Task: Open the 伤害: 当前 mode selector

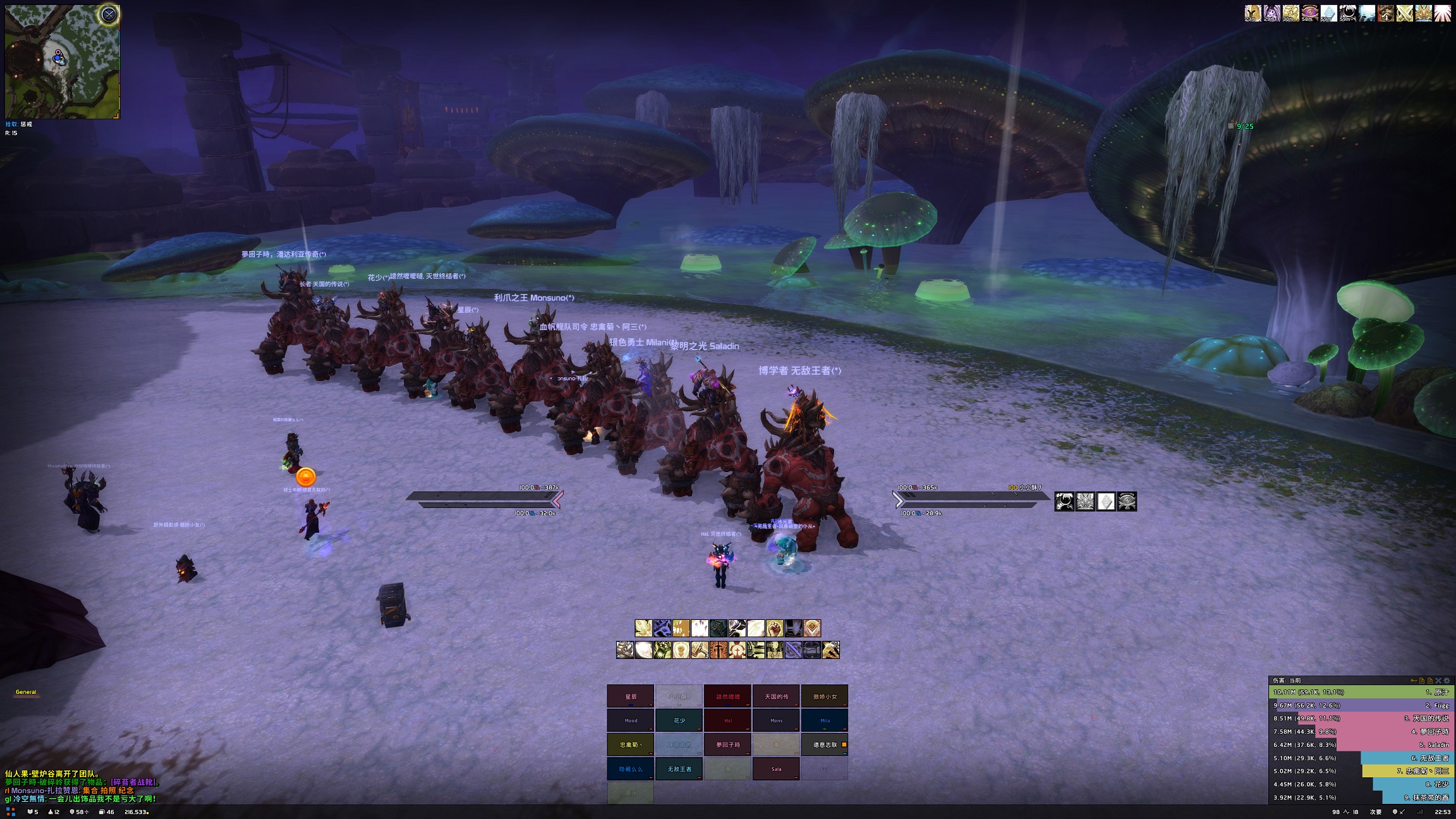Action: (x=1286, y=681)
